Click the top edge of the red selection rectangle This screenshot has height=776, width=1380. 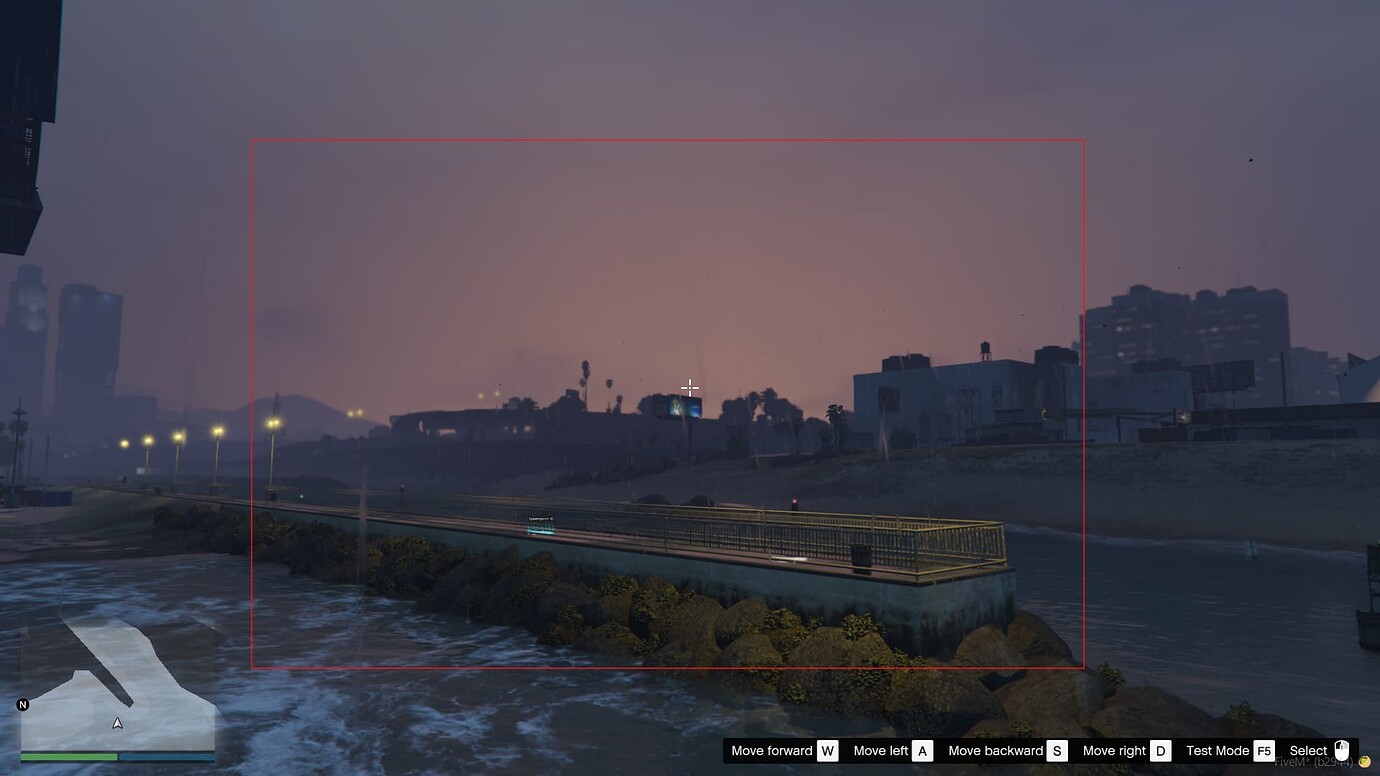[x=667, y=140]
